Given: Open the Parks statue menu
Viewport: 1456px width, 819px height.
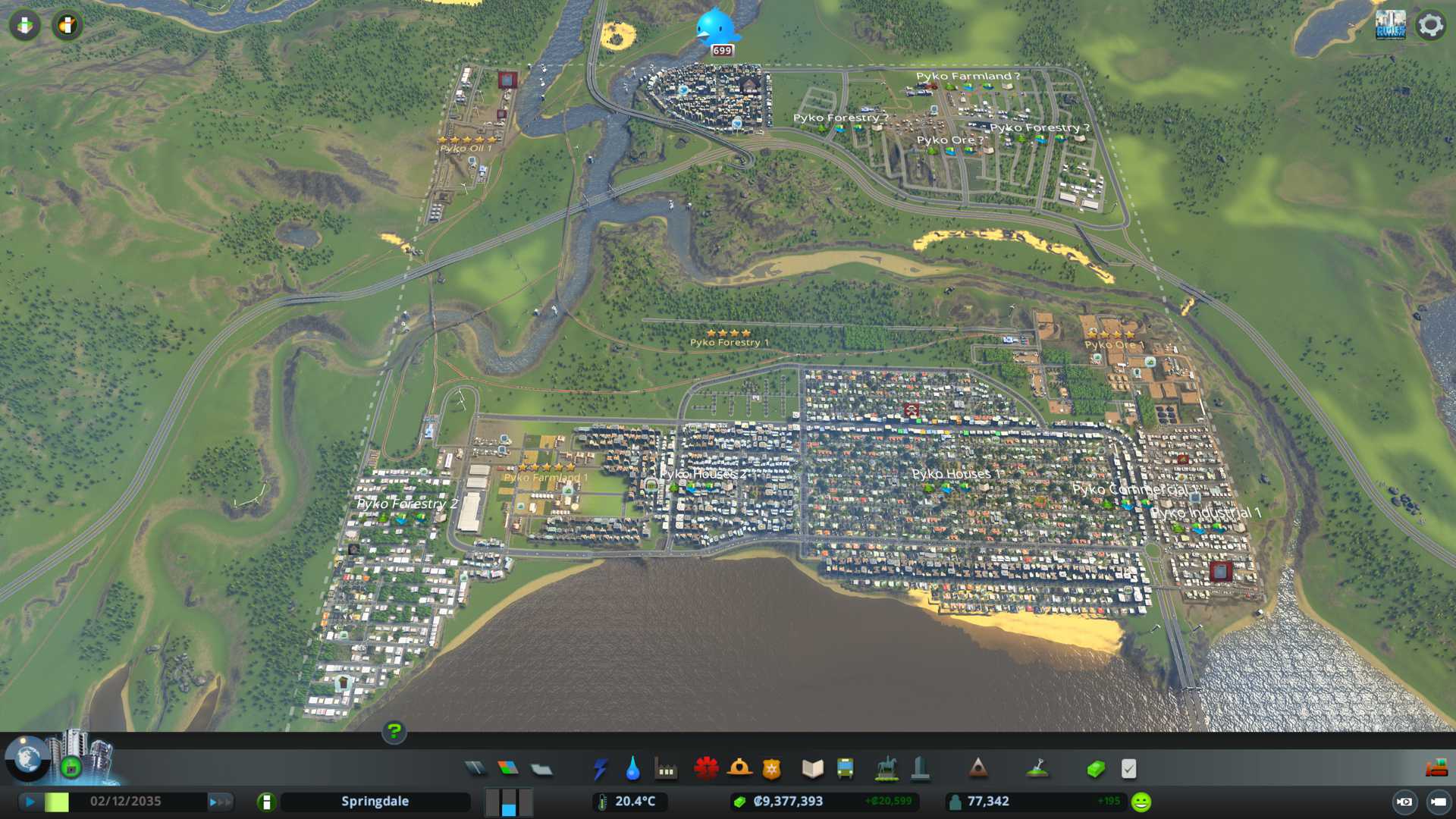Looking at the screenshot, I should [886, 769].
